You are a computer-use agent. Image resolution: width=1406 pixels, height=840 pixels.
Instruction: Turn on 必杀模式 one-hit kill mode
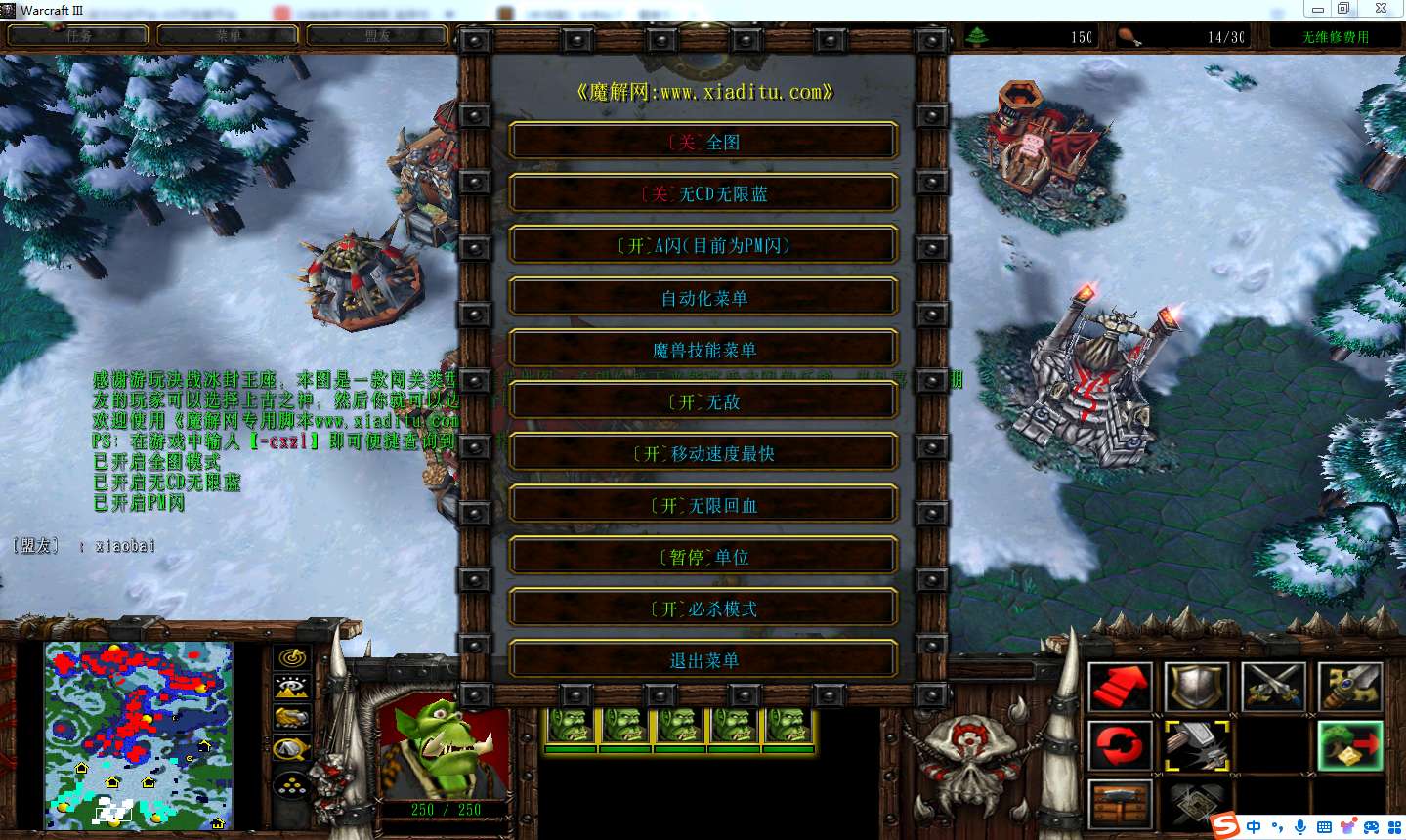[703, 608]
